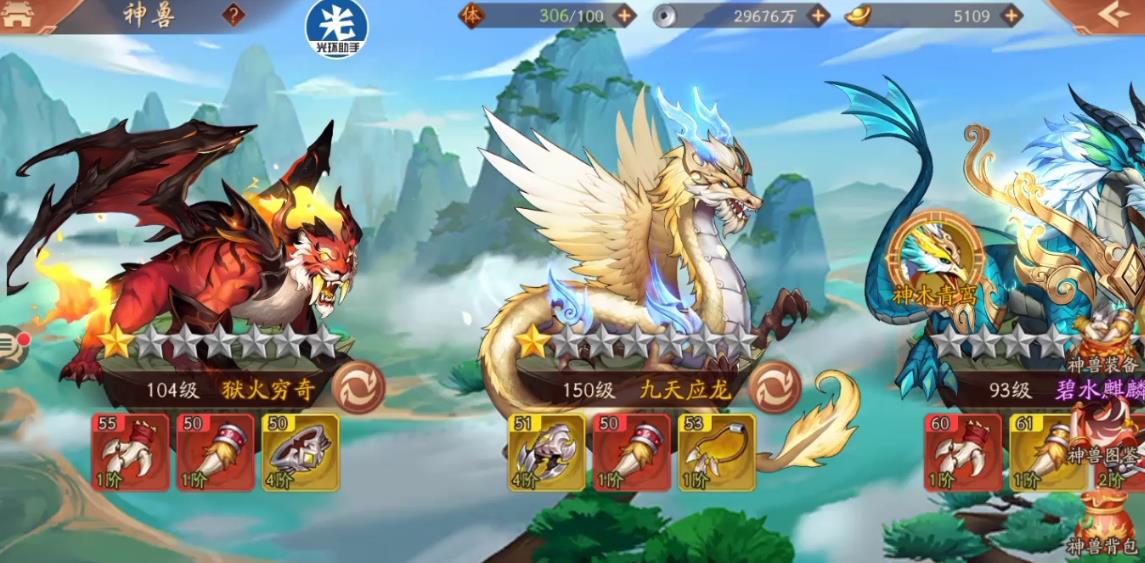This screenshot has width=1145, height=563.
Task: Go back using the top-right arrow
Action: (x=1109, y=15)
